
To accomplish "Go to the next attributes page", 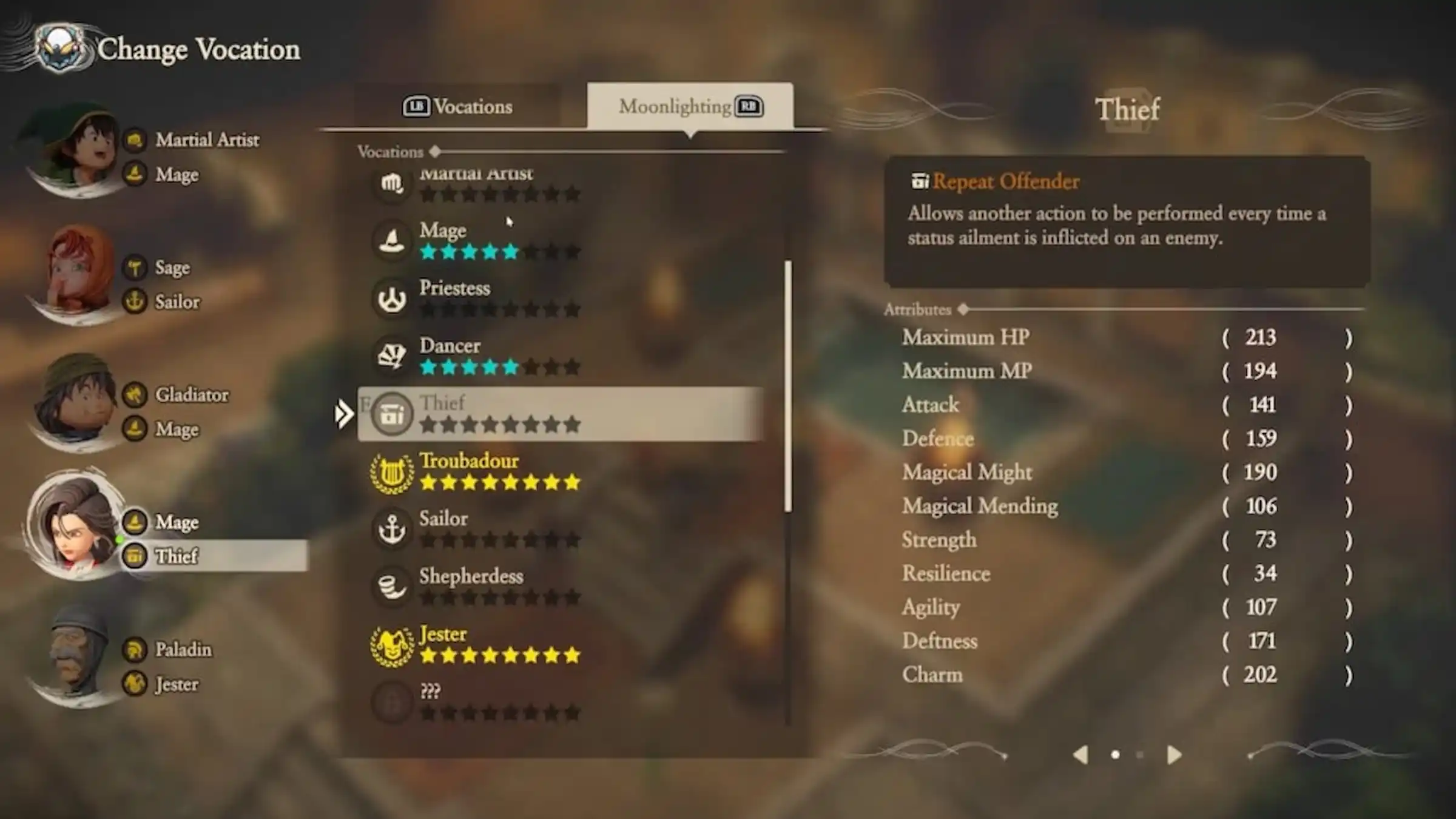I will (x=1174, y=755).
